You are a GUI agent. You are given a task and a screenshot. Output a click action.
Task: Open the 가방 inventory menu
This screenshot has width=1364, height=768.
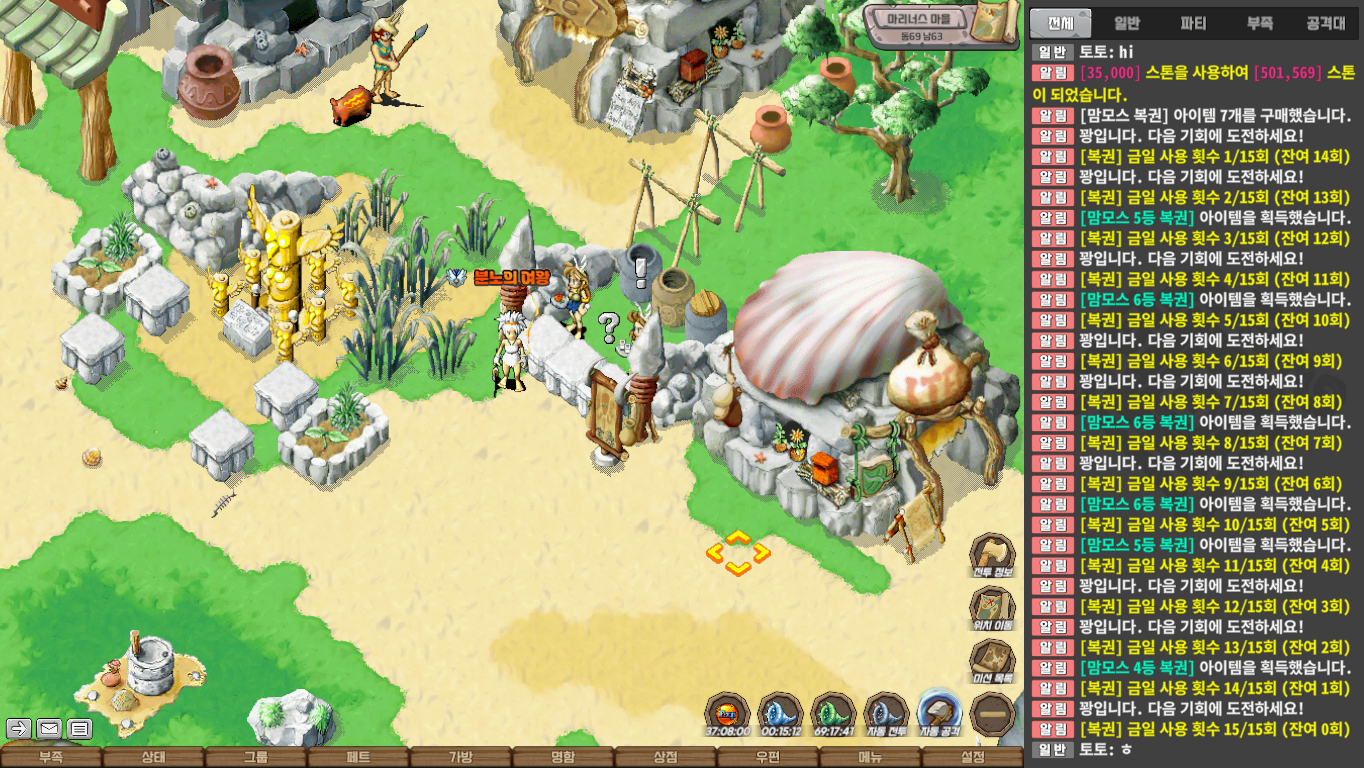(x=460, y=758)
